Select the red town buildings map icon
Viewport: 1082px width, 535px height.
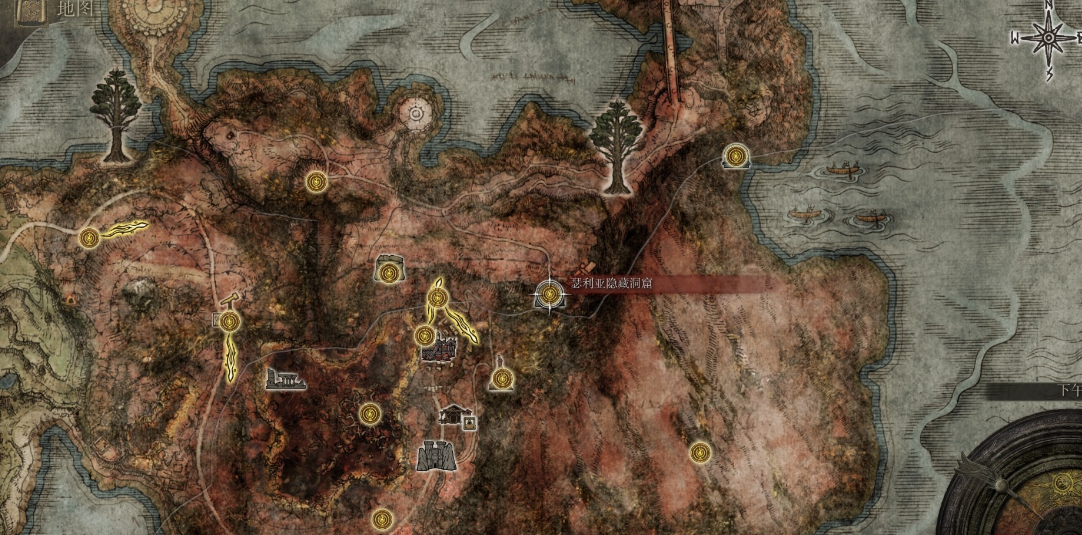tap(439, 351)
